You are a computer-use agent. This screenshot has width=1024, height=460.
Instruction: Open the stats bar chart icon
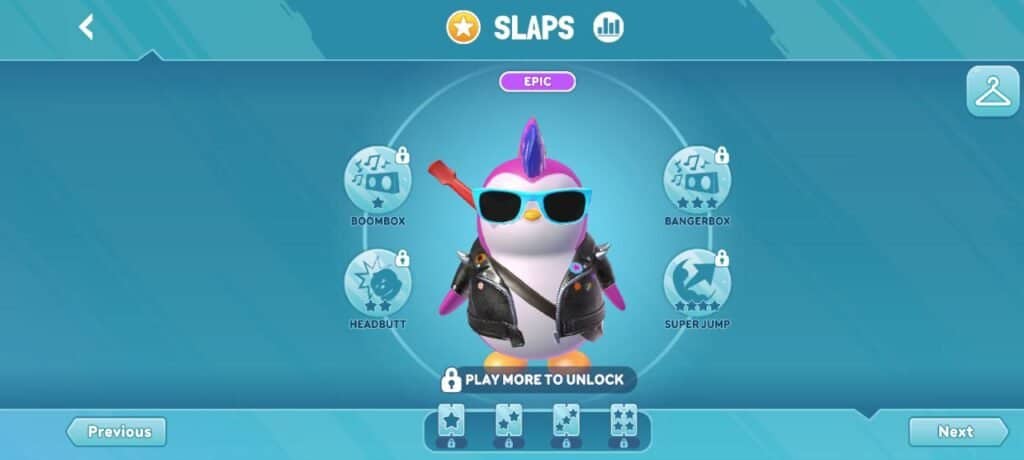608,28
